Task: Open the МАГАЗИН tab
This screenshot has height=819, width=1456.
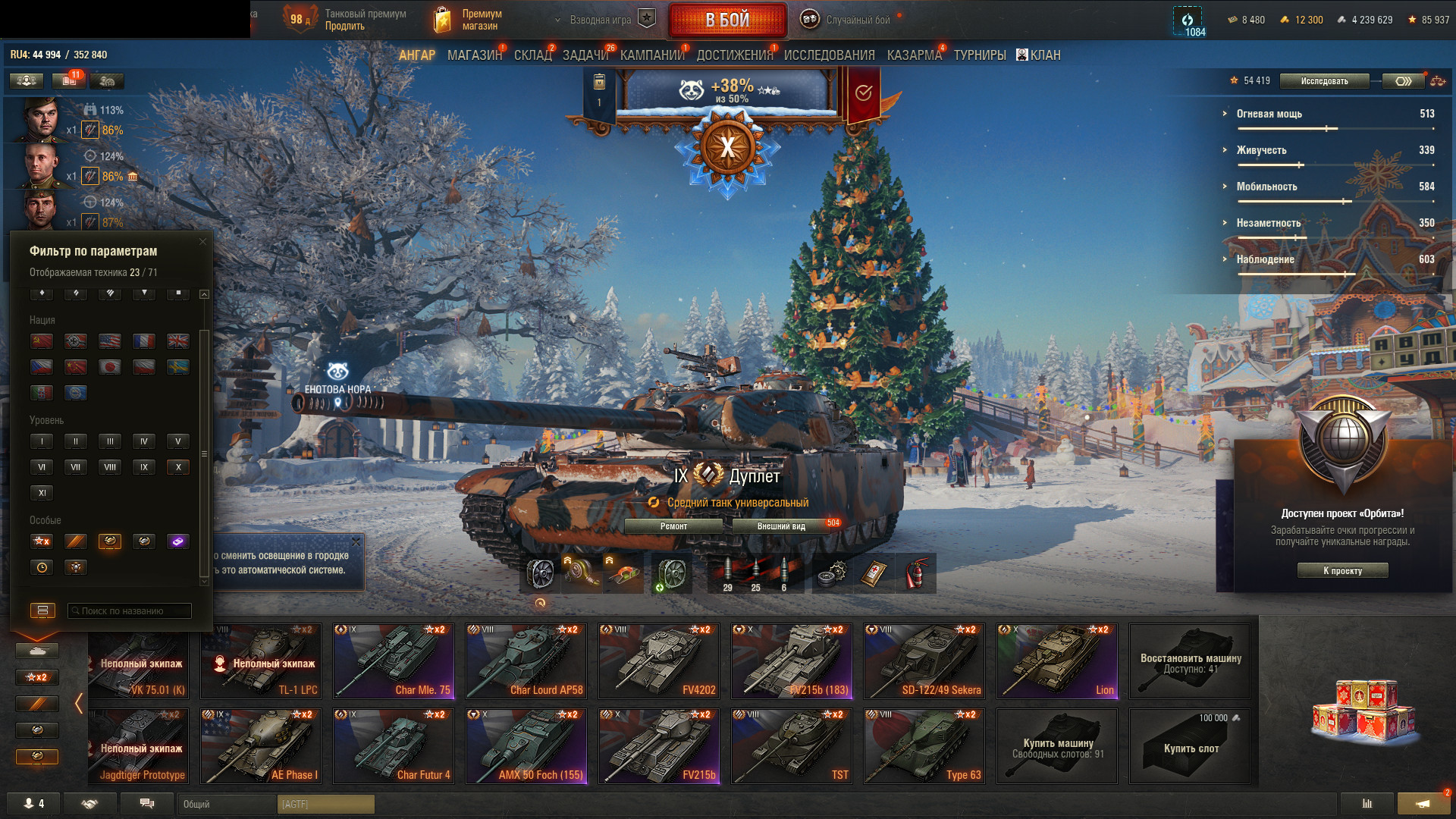Action: tap(474, 55)
